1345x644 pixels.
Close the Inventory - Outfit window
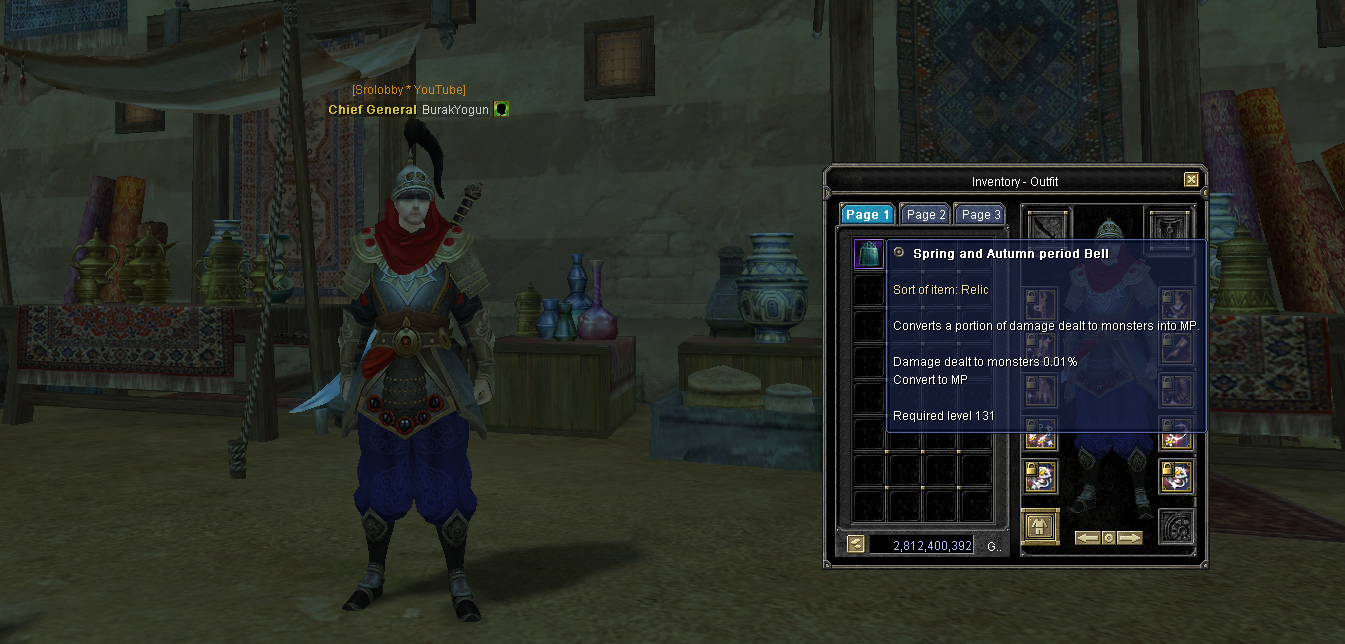(x=1190, y=180)
